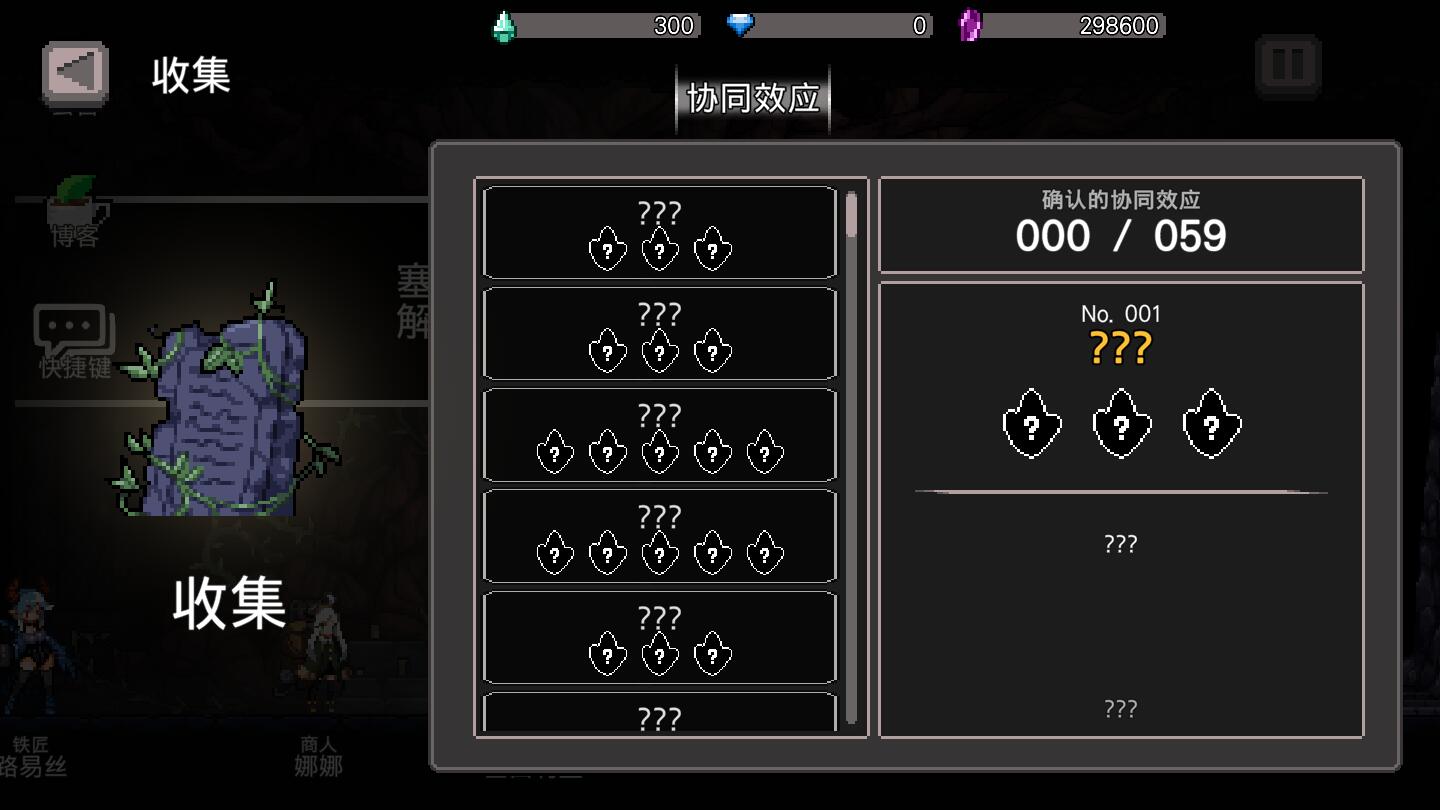The image size is (1440, 810).
Task: Click the middle mystery leaf in No. 001 panel
Action: [1122, 424]
